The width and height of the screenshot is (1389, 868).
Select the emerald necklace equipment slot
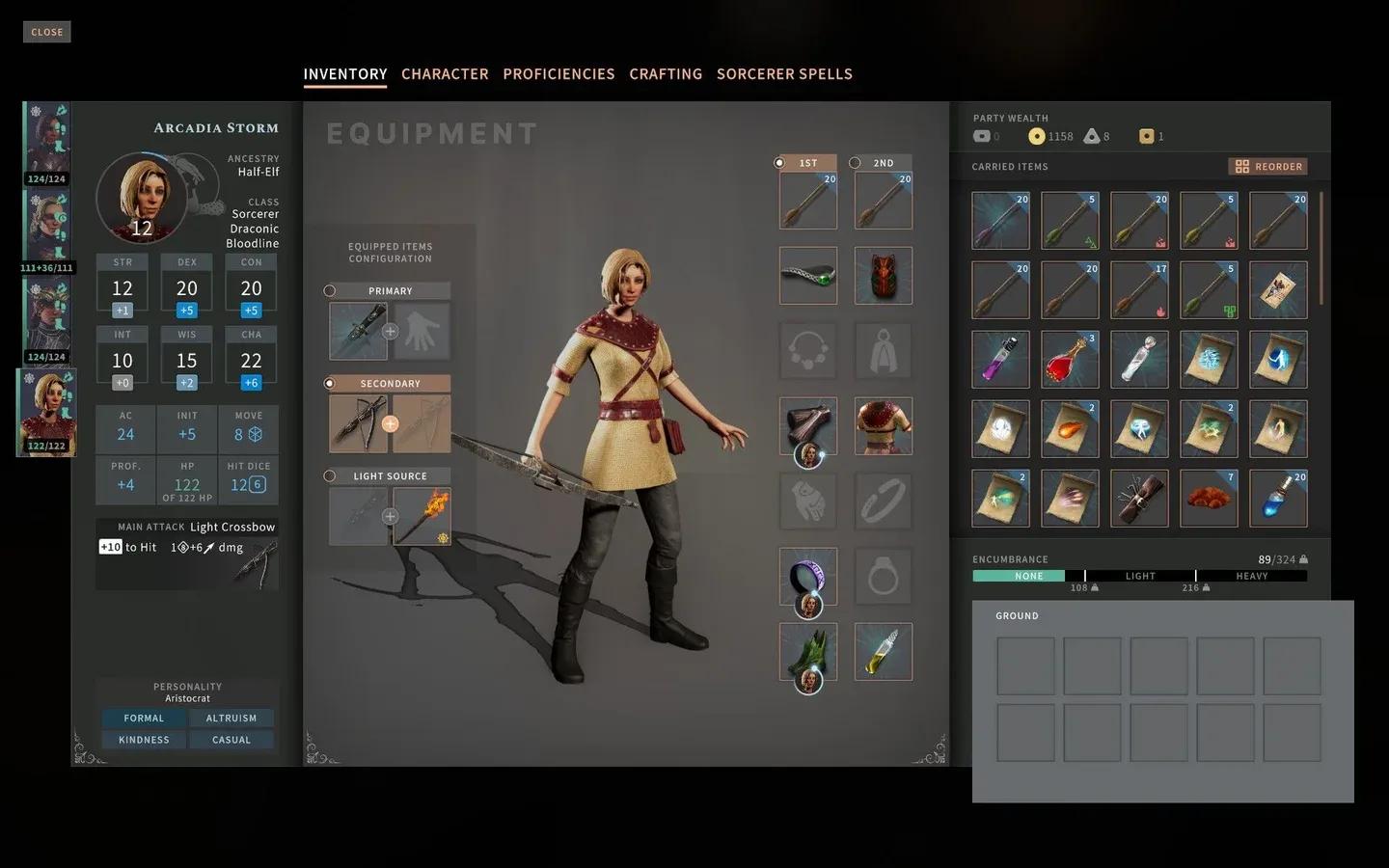(x=808, y=276)
